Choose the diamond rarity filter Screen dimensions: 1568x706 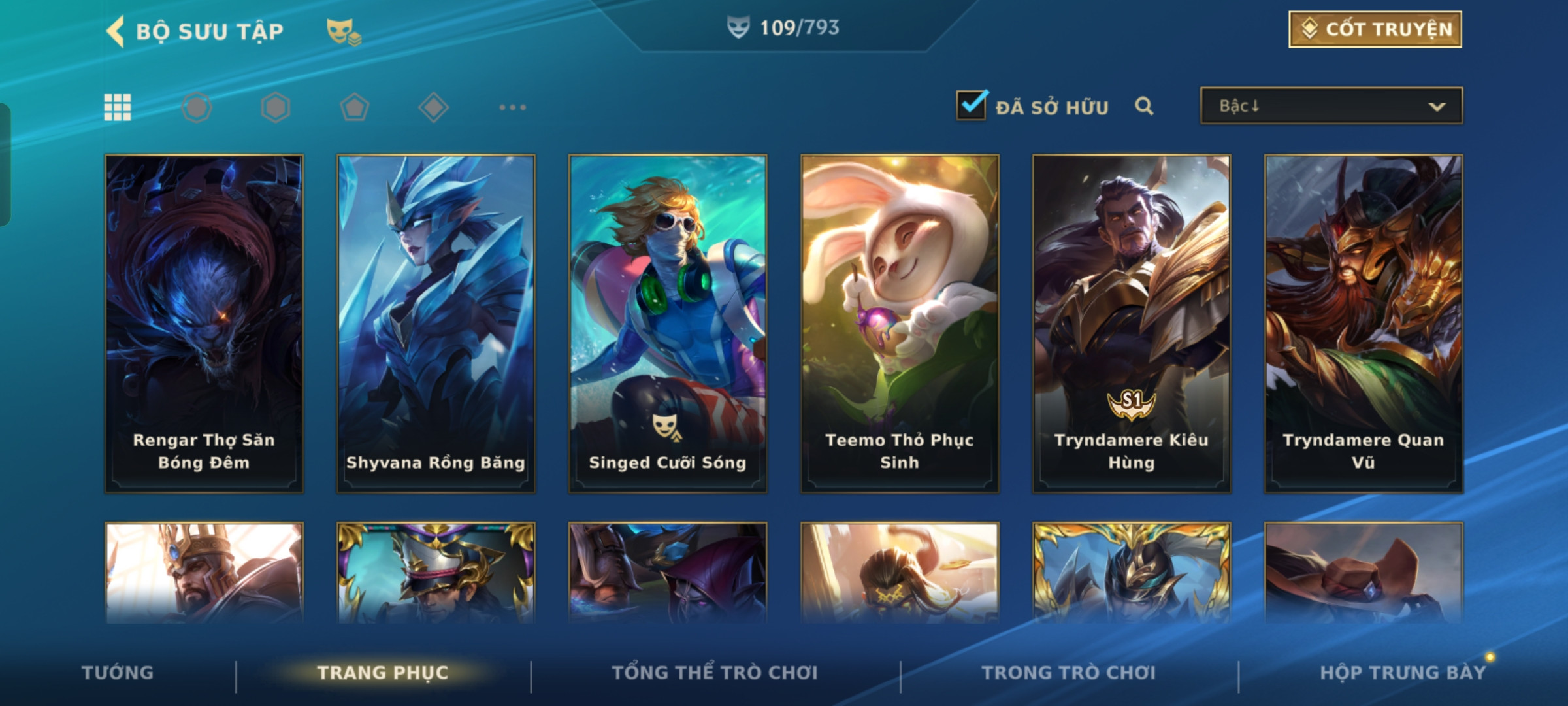(x=433, y=107)
